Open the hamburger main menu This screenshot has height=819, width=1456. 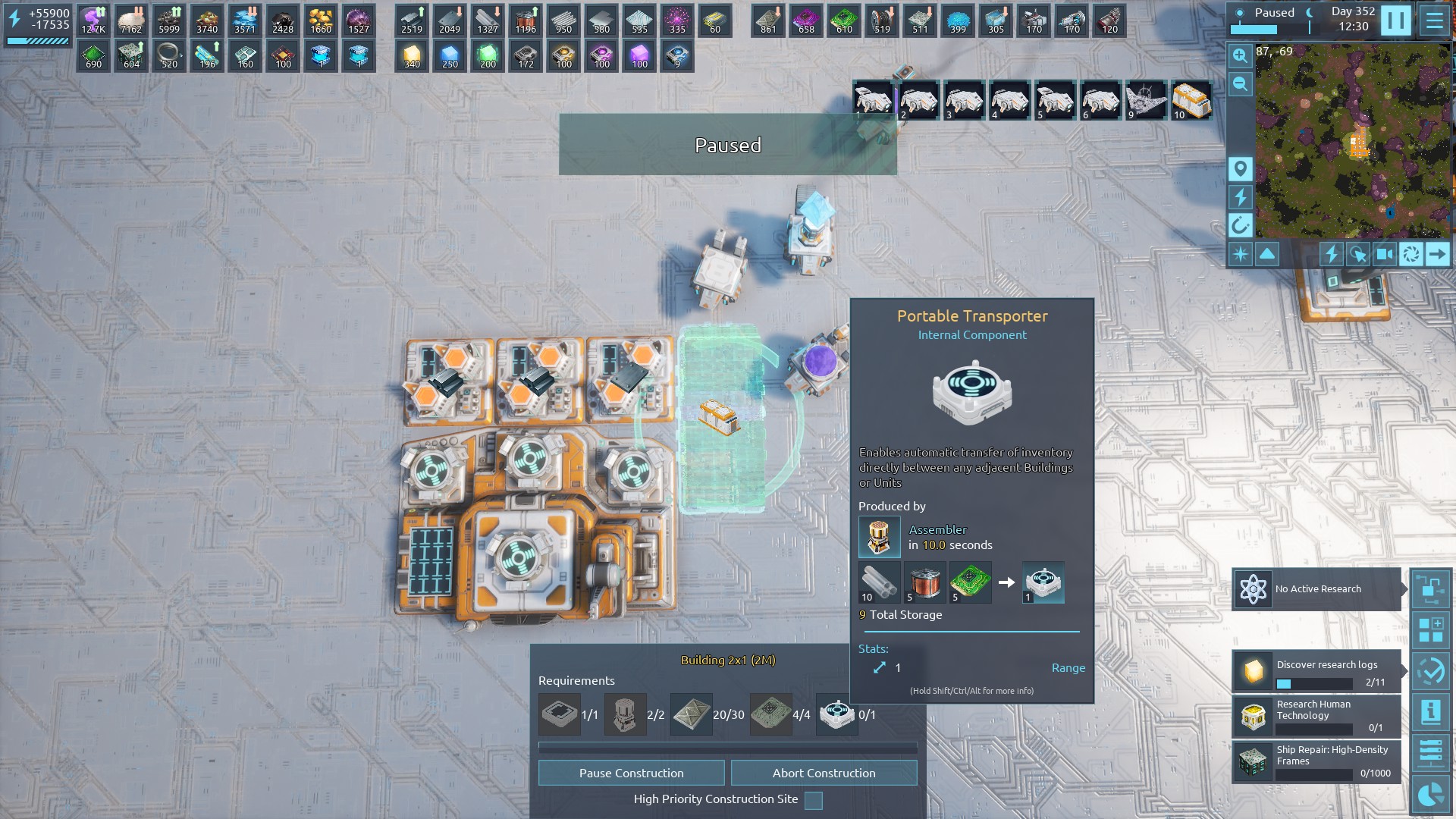(1434, 20)
